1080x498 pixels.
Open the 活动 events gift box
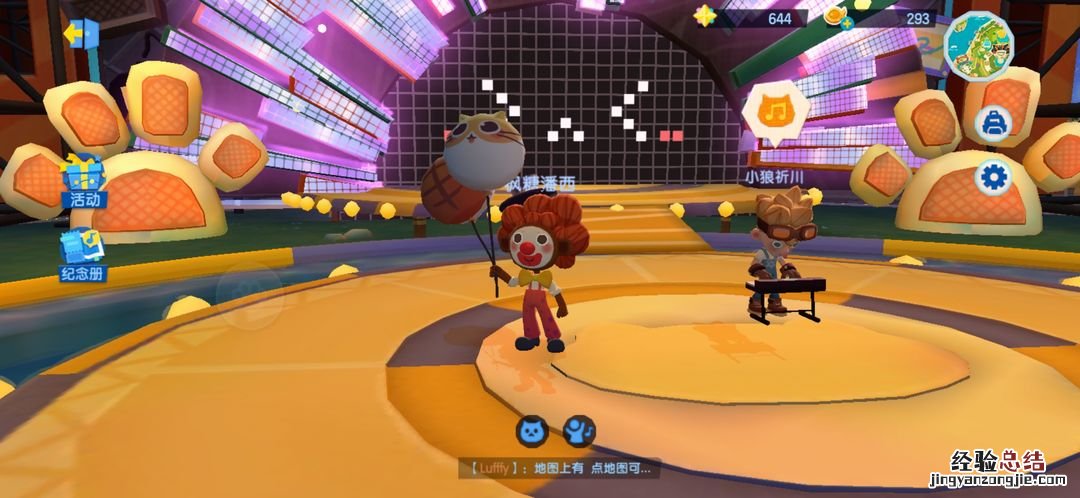pyautogui.click(x=83, y=180)
